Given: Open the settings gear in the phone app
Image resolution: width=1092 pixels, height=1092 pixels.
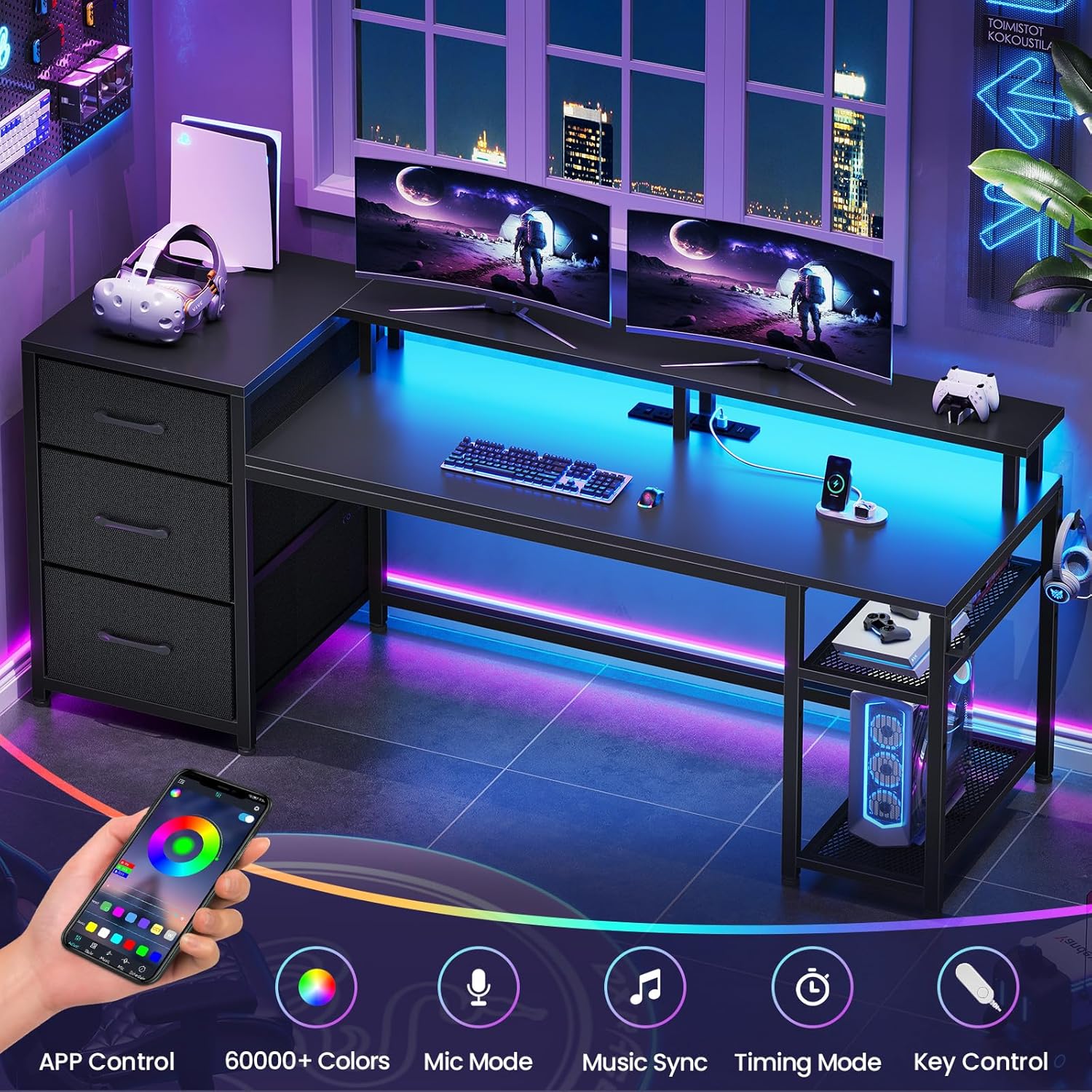Looking at the screenshot, I should (256, 808).
